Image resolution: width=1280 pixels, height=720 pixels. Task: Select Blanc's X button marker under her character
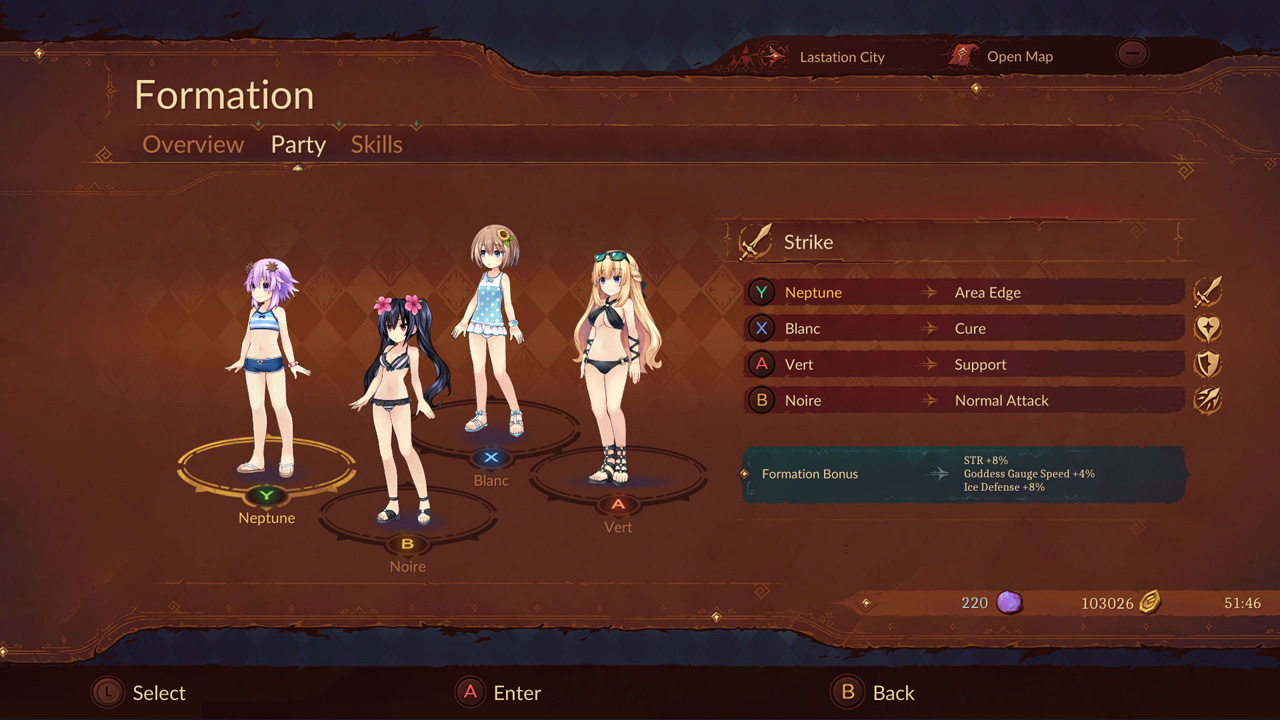[x=491, y=459]
